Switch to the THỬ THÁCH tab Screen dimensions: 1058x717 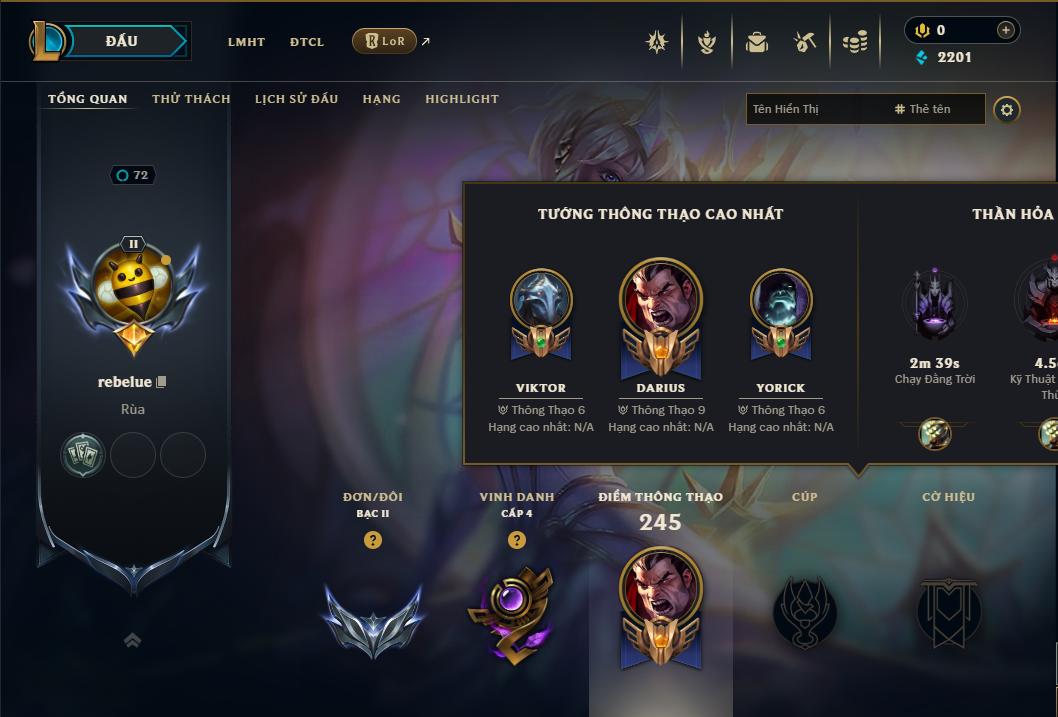click(191, 99)
